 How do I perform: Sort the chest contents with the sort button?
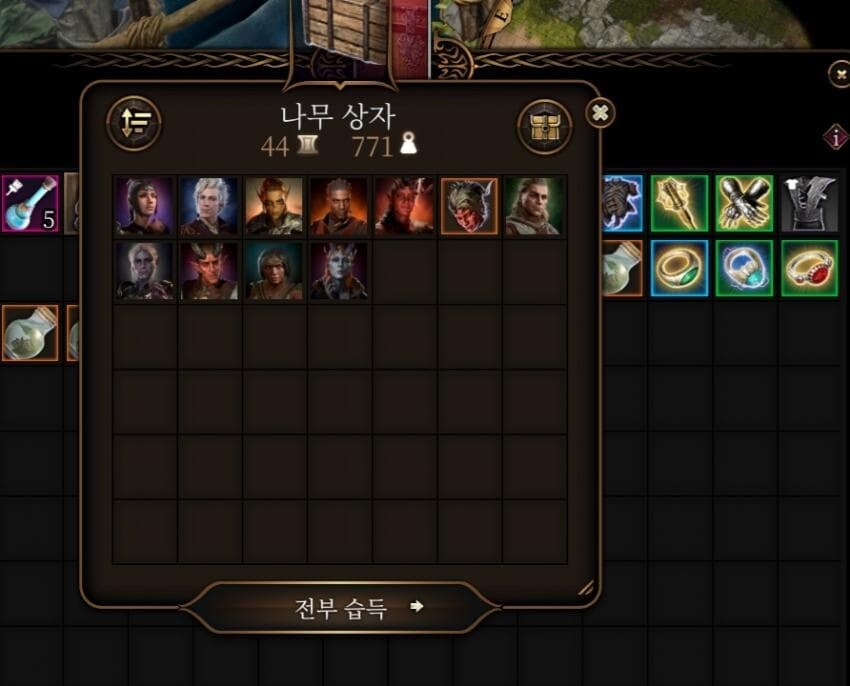click(134, 123)
